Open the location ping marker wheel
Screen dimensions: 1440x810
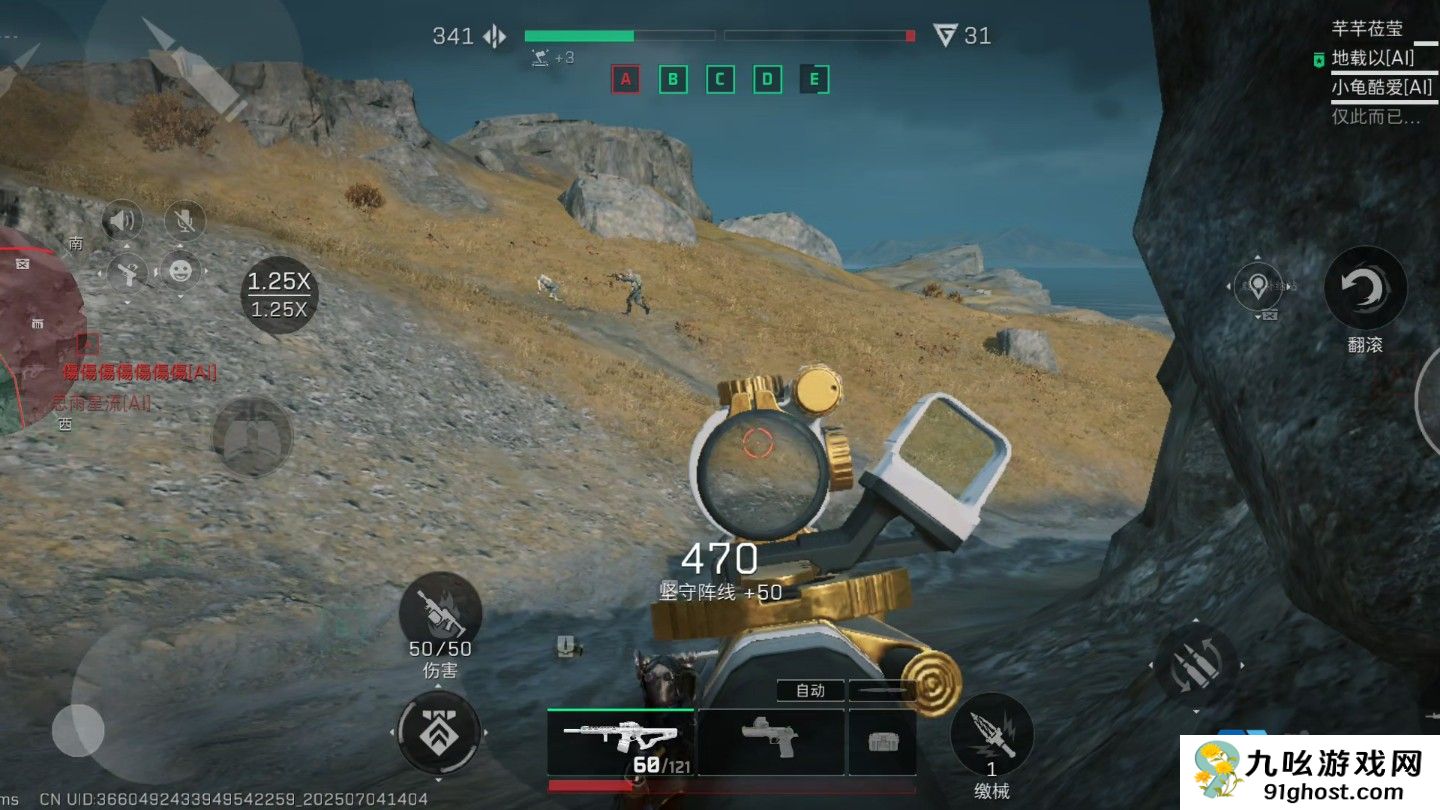click(1259, 287)
